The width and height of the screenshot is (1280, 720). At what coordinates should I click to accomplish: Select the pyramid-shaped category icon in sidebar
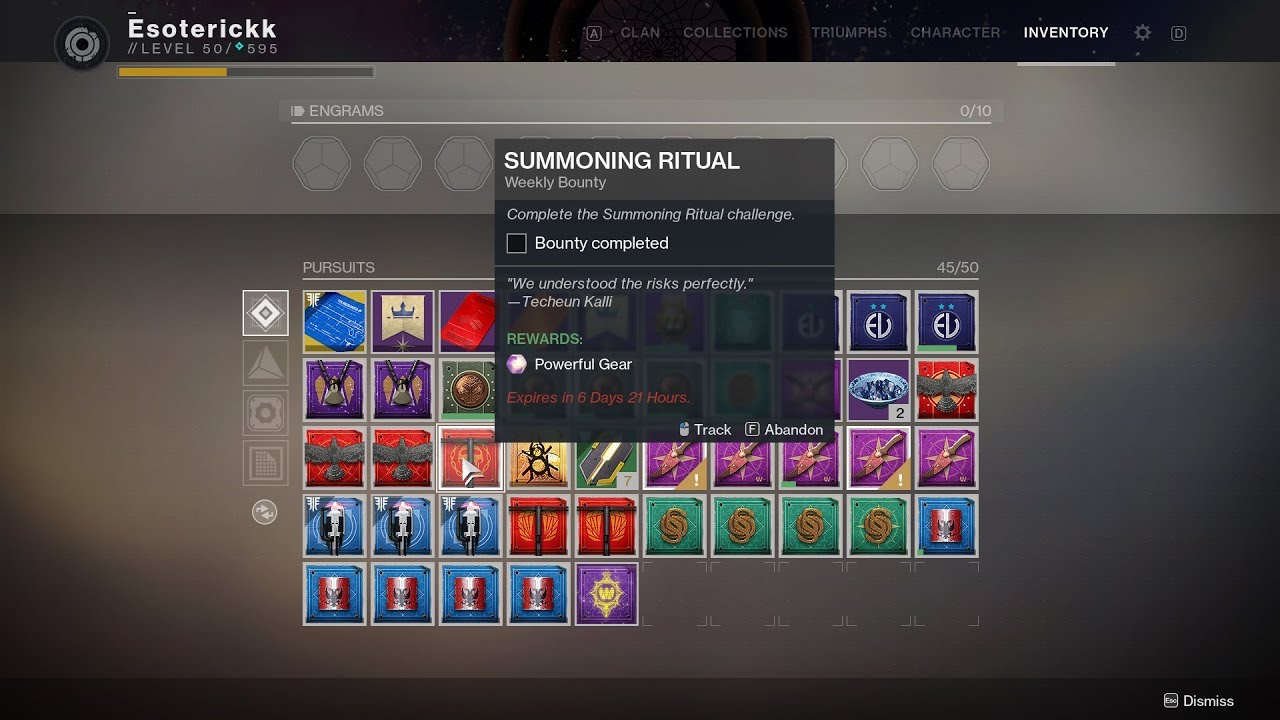click(265, 362)
